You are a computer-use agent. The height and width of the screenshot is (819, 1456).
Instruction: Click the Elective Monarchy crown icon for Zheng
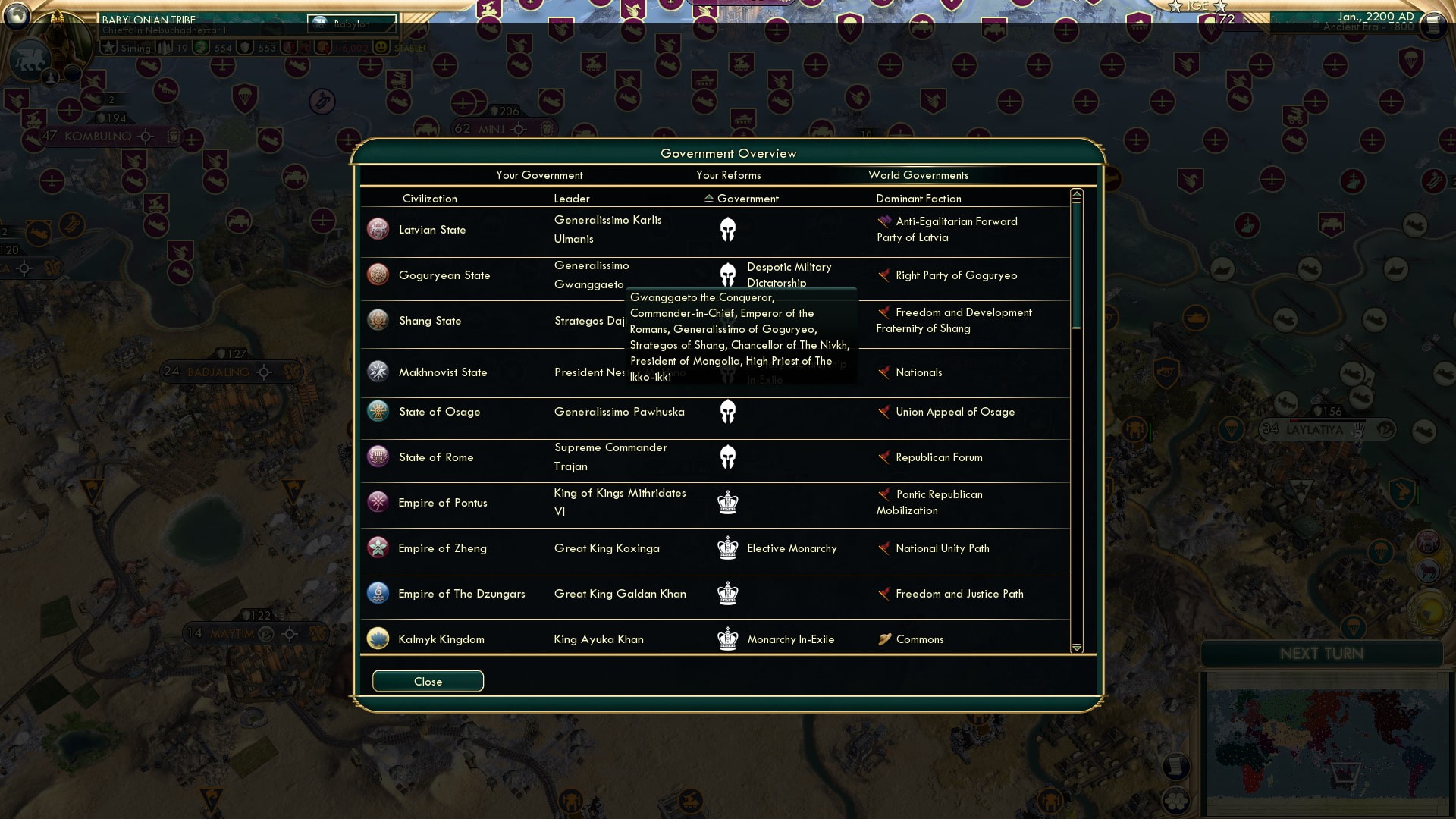pos(728,548)
